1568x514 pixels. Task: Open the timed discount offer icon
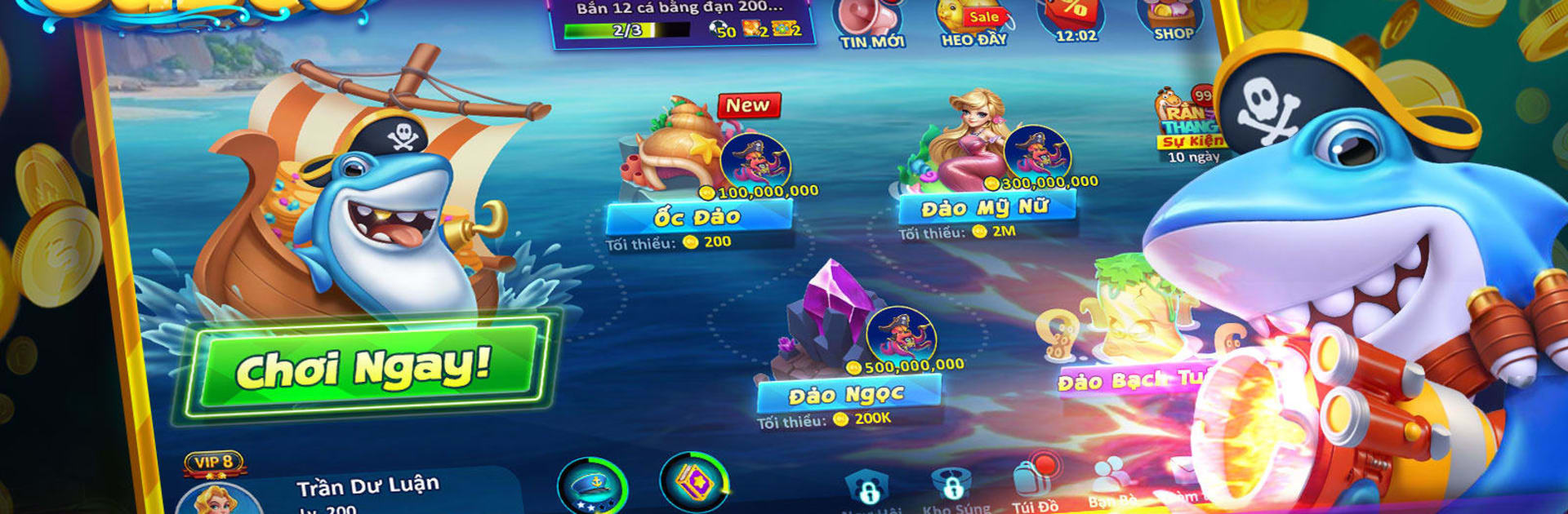click(1075, 21)
